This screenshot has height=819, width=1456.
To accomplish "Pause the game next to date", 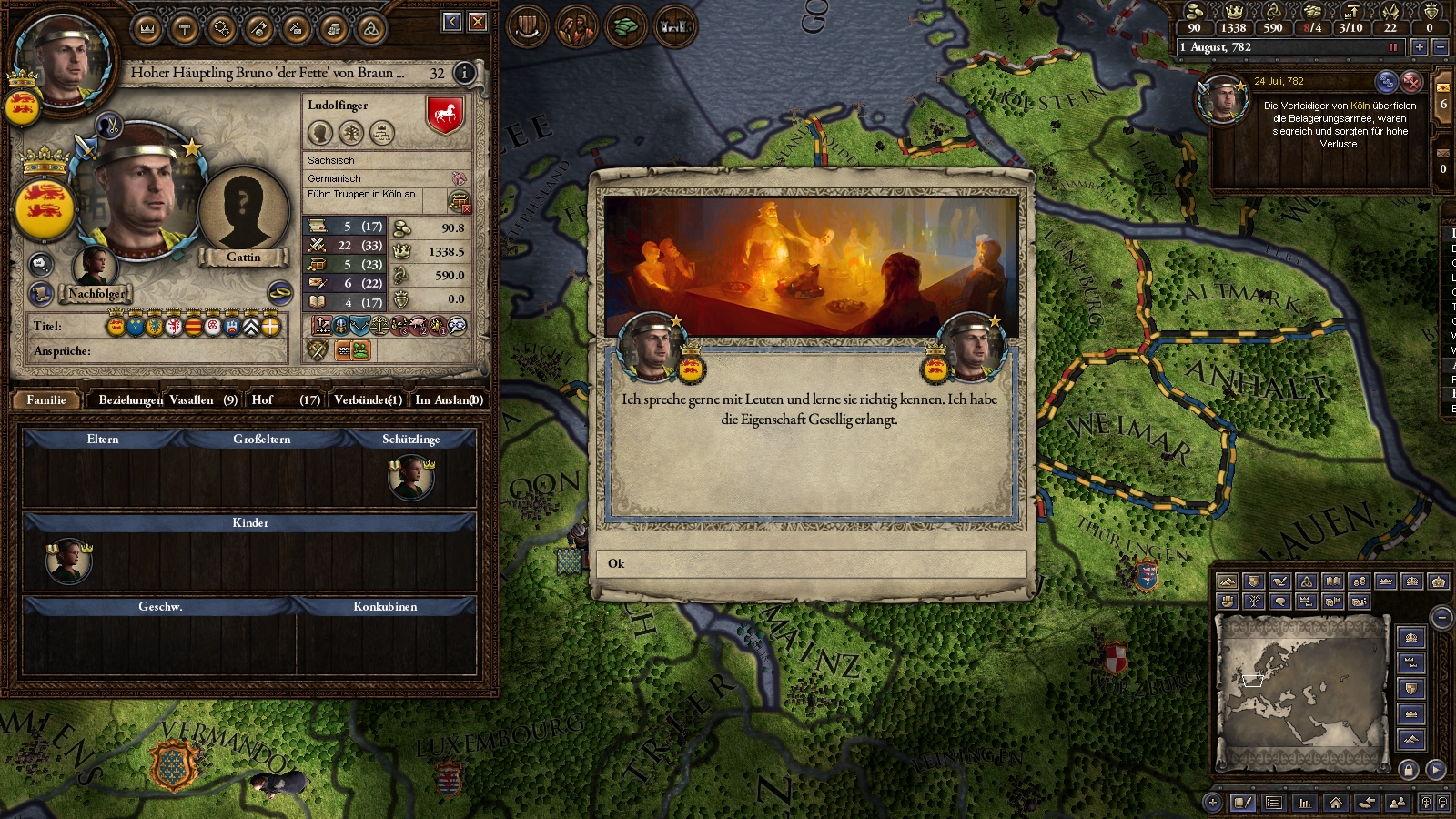I will click(1392, 47).
